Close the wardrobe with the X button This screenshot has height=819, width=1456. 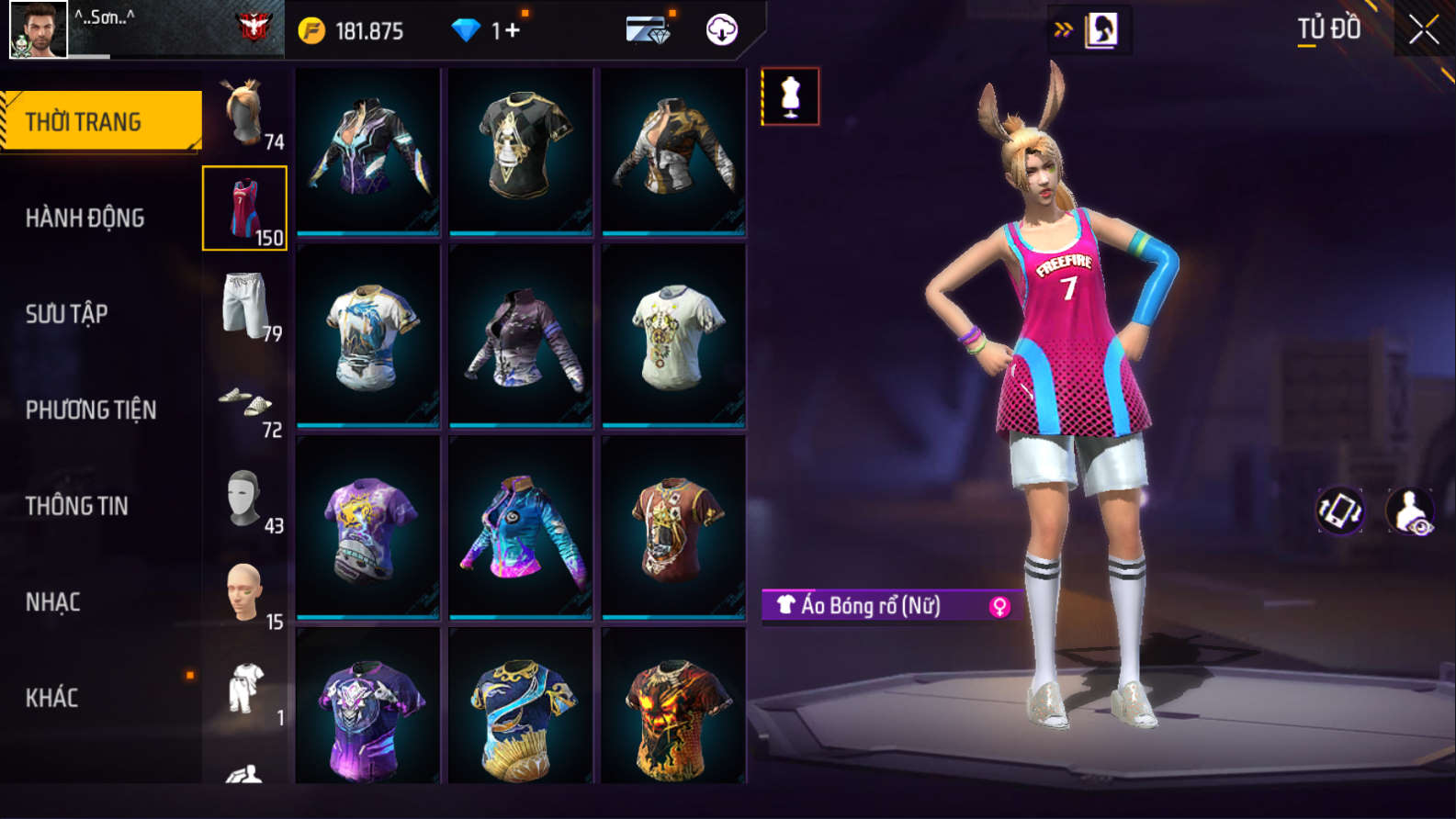click(x=1423, y=29)
